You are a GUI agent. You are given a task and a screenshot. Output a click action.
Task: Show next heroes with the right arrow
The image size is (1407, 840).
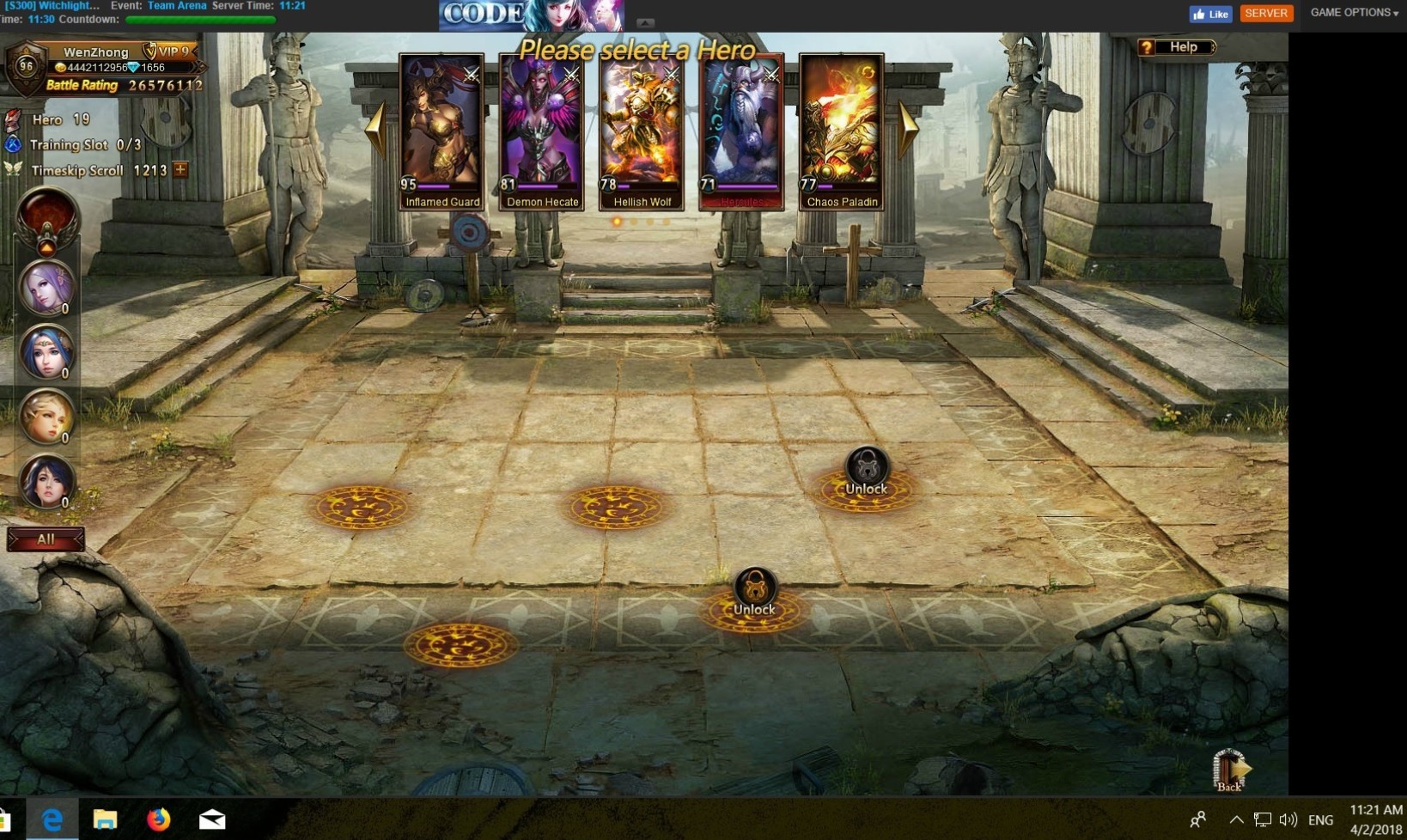point(908,129)
